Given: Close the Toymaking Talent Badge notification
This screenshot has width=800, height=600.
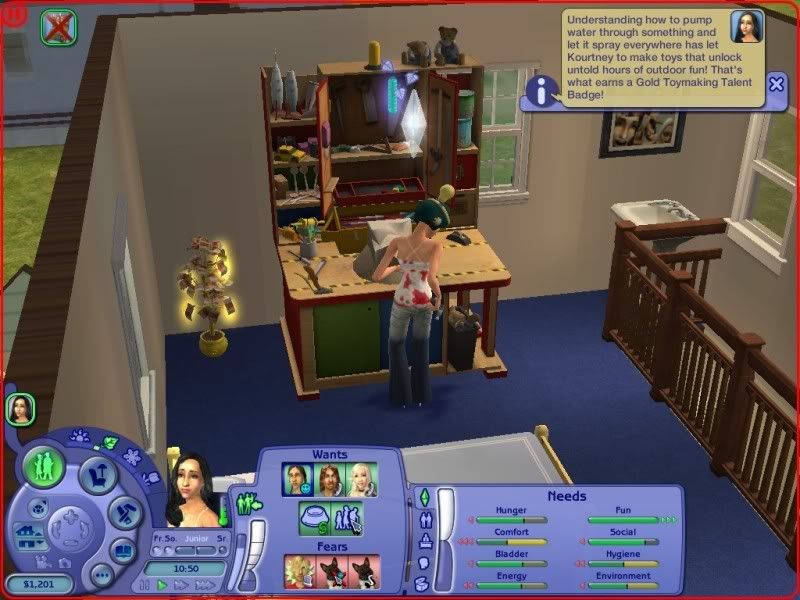Looking at the screenshot, I should (777, 84).
